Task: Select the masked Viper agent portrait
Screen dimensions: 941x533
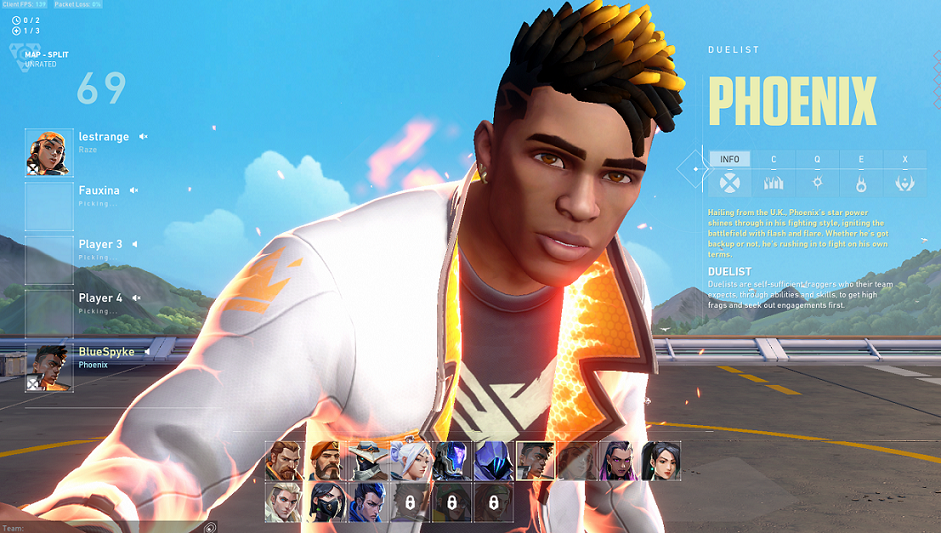Action: click(x=326, y=502)
